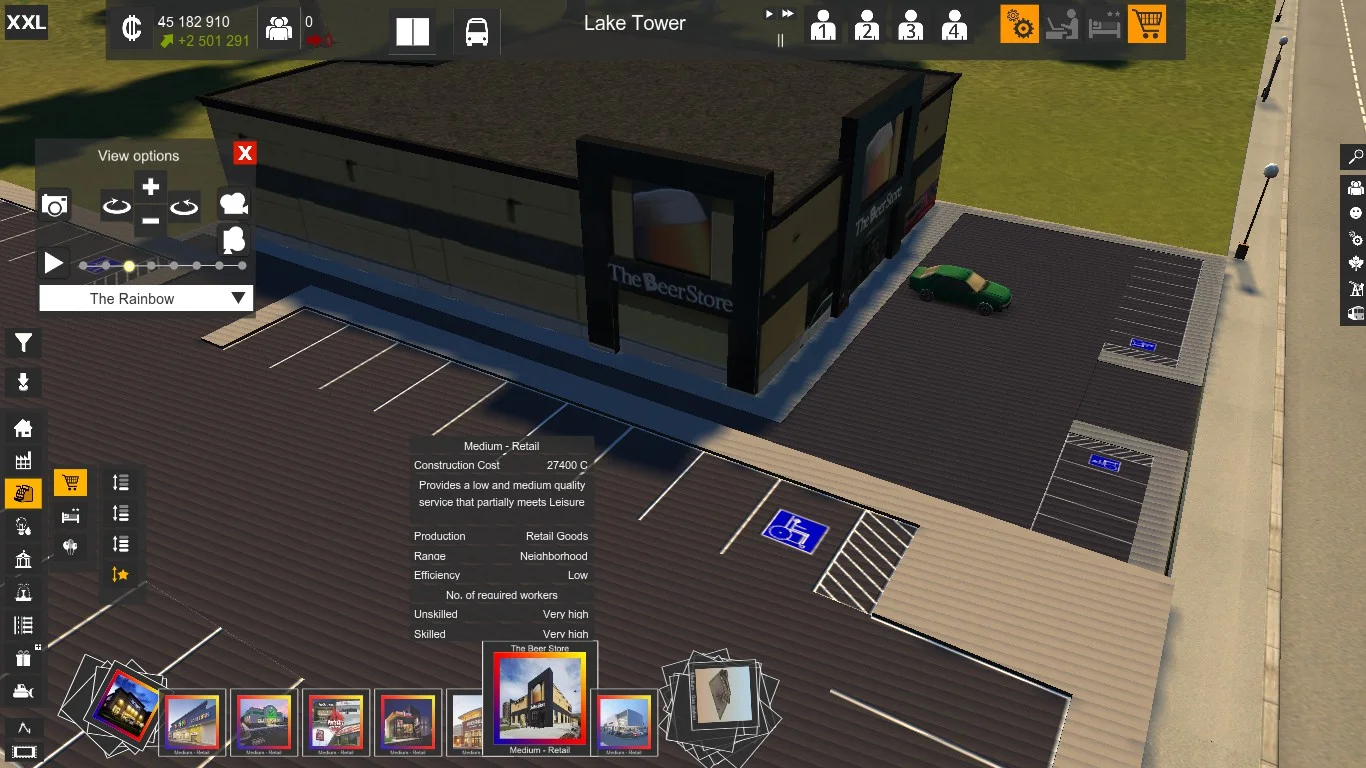Pause the game simulation
1366x768 pixels.
pyautogui.click(x=781, y=40)
